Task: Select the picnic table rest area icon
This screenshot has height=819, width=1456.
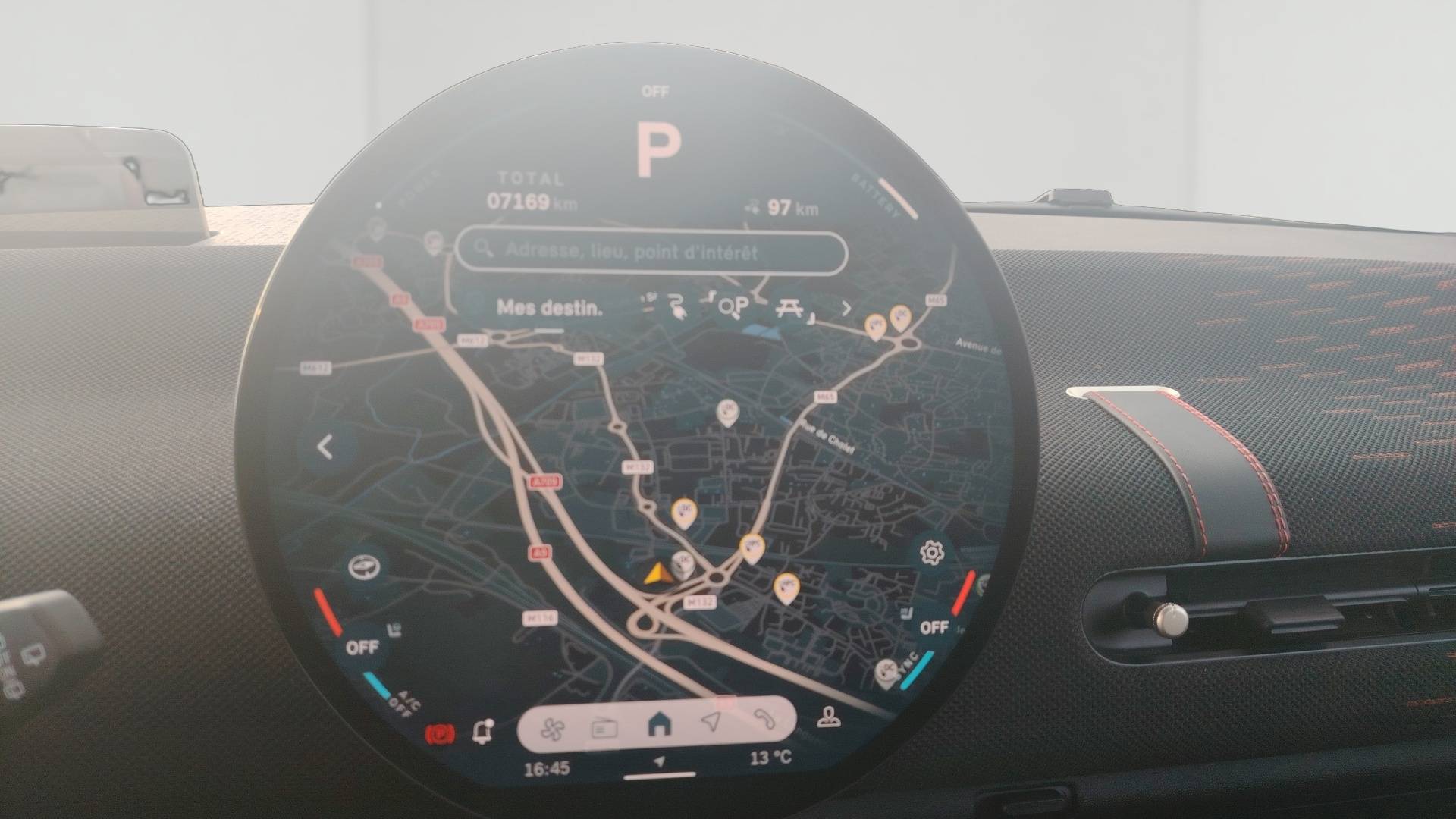Action: coord(789,307)
